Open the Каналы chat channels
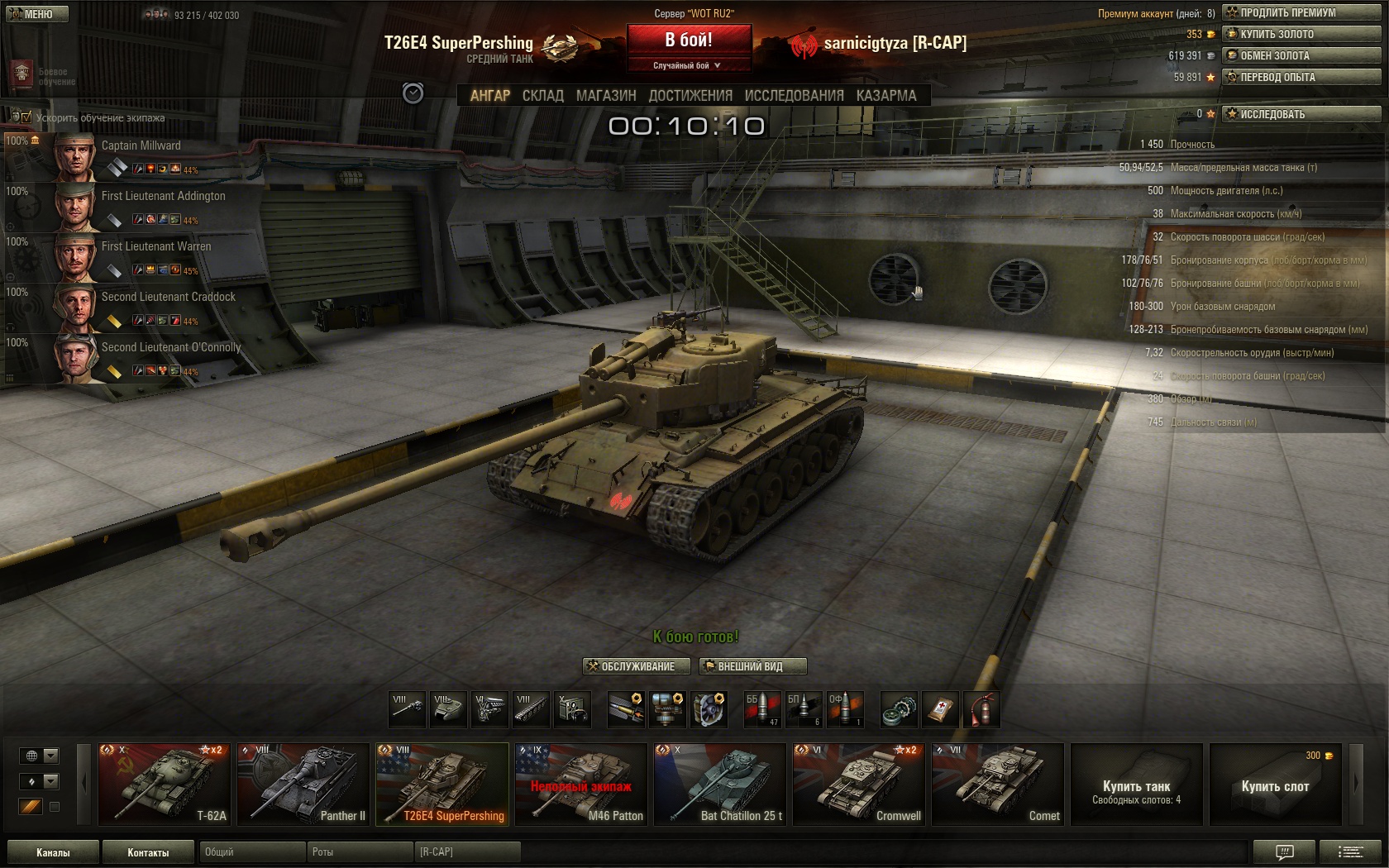The height and width of the screenshot is (868, 1389). tap(53, 852)
